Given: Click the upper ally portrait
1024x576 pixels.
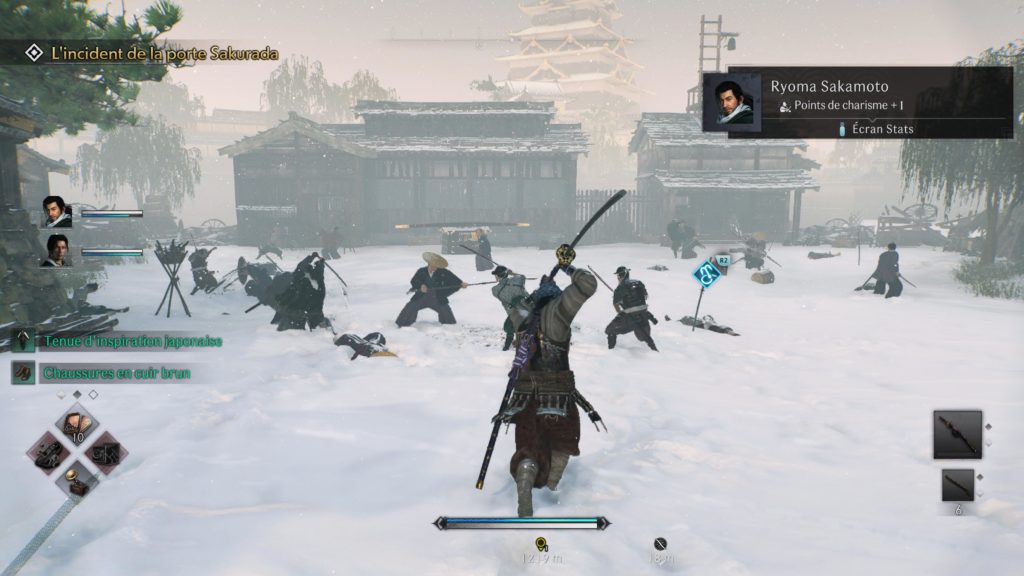Looking at the screenshot, I should coord(56,212).
